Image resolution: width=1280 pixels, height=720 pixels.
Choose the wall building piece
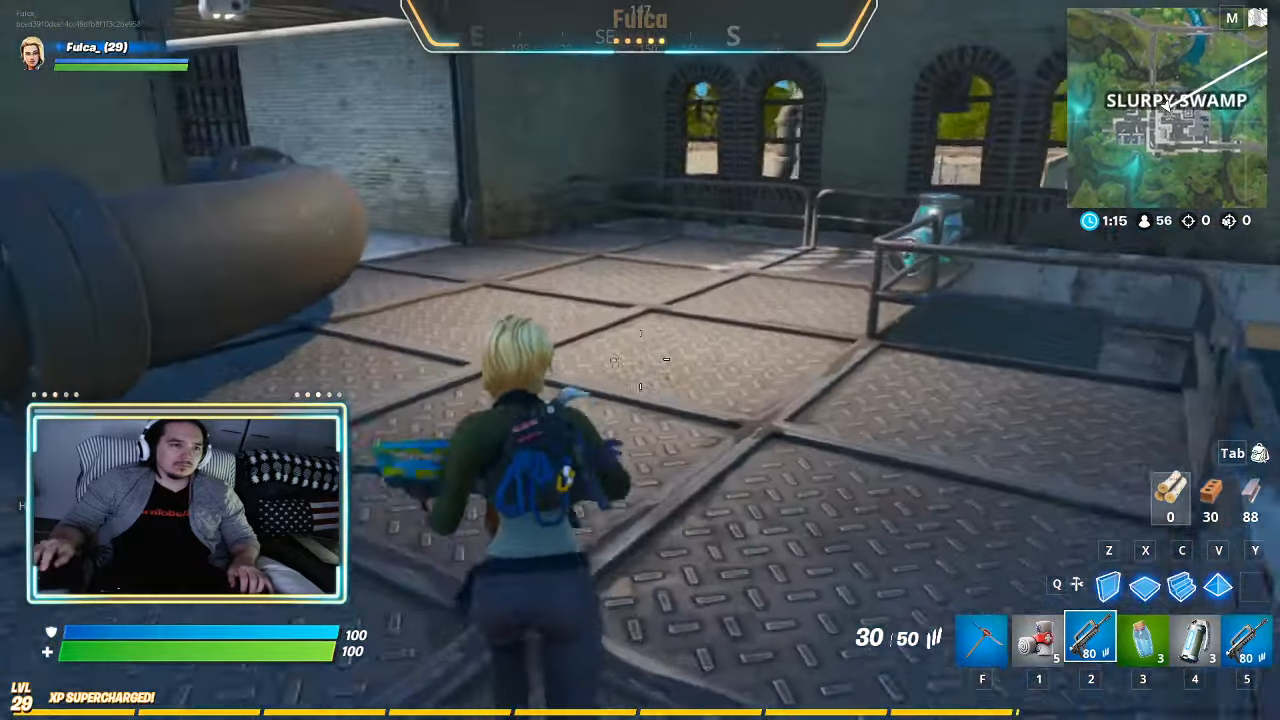(x=1108, y=586)
